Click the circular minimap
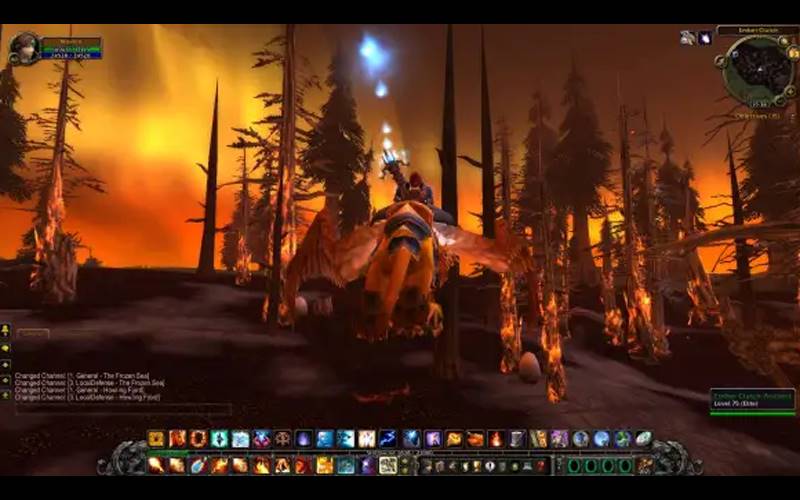 tap(757, 69)
